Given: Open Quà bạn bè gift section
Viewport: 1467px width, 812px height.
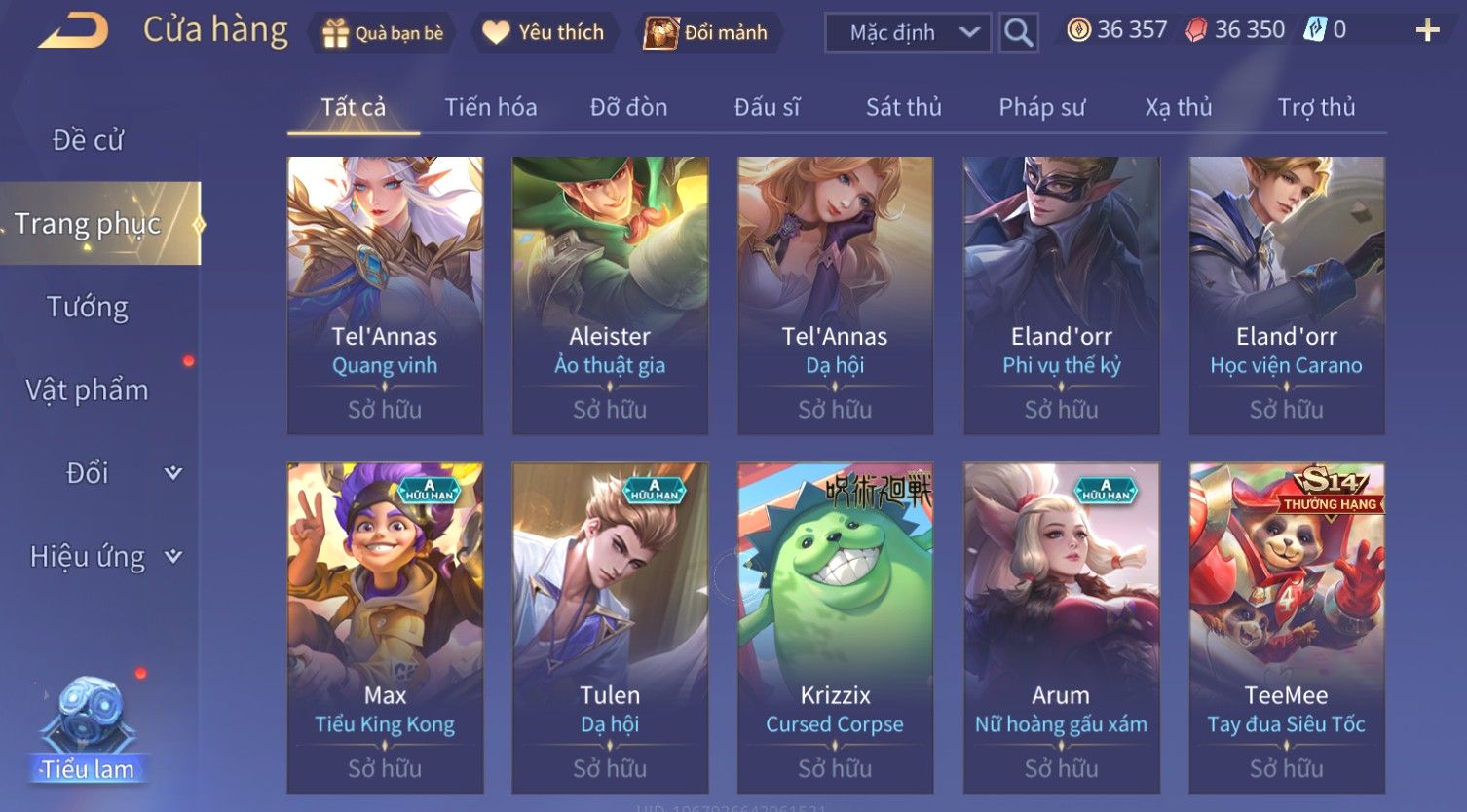Looking at the screenshot, I should pos(383,33).
